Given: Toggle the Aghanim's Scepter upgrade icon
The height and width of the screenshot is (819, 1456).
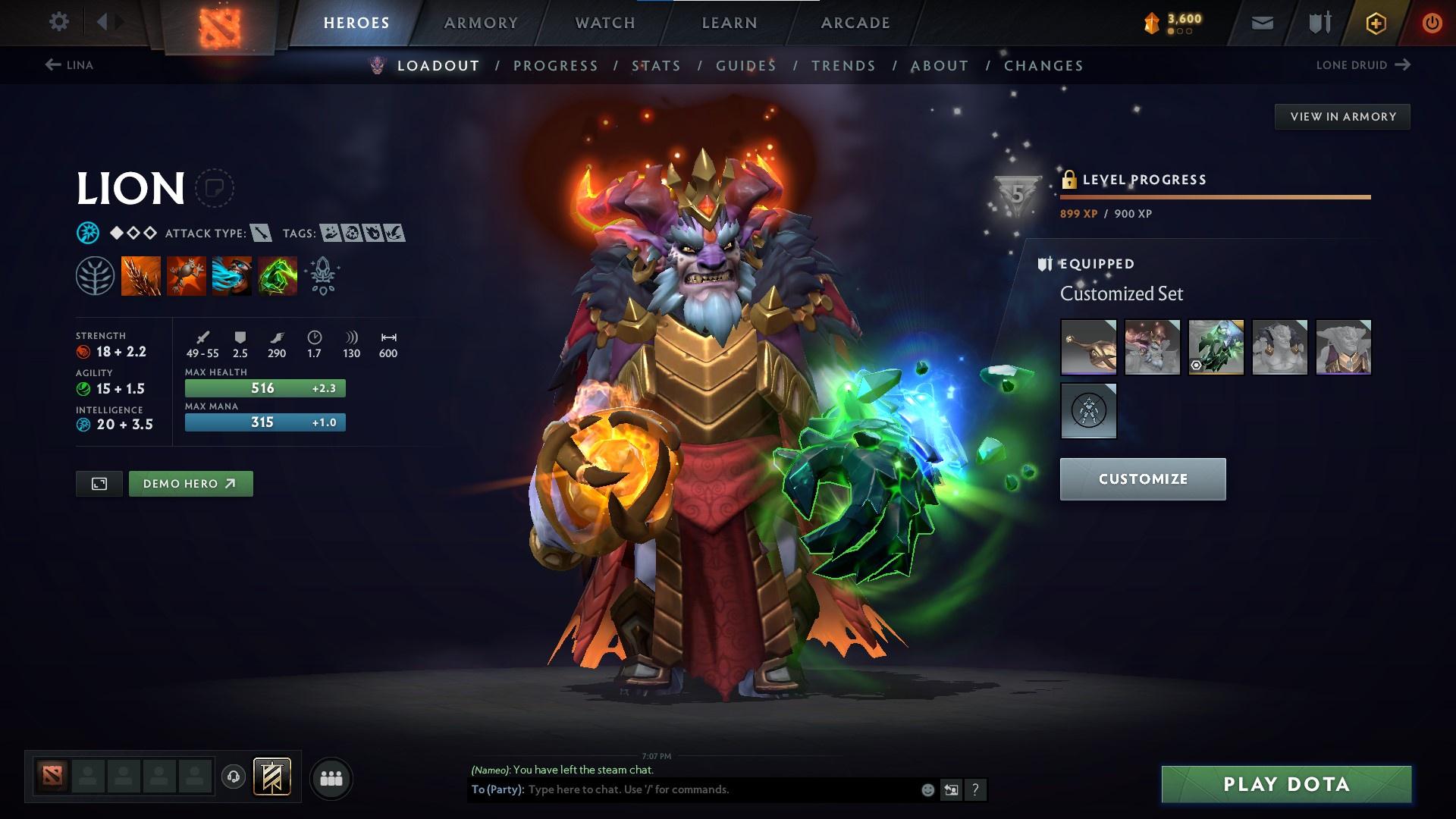Looking at the screenshot, I should point(322,275).
